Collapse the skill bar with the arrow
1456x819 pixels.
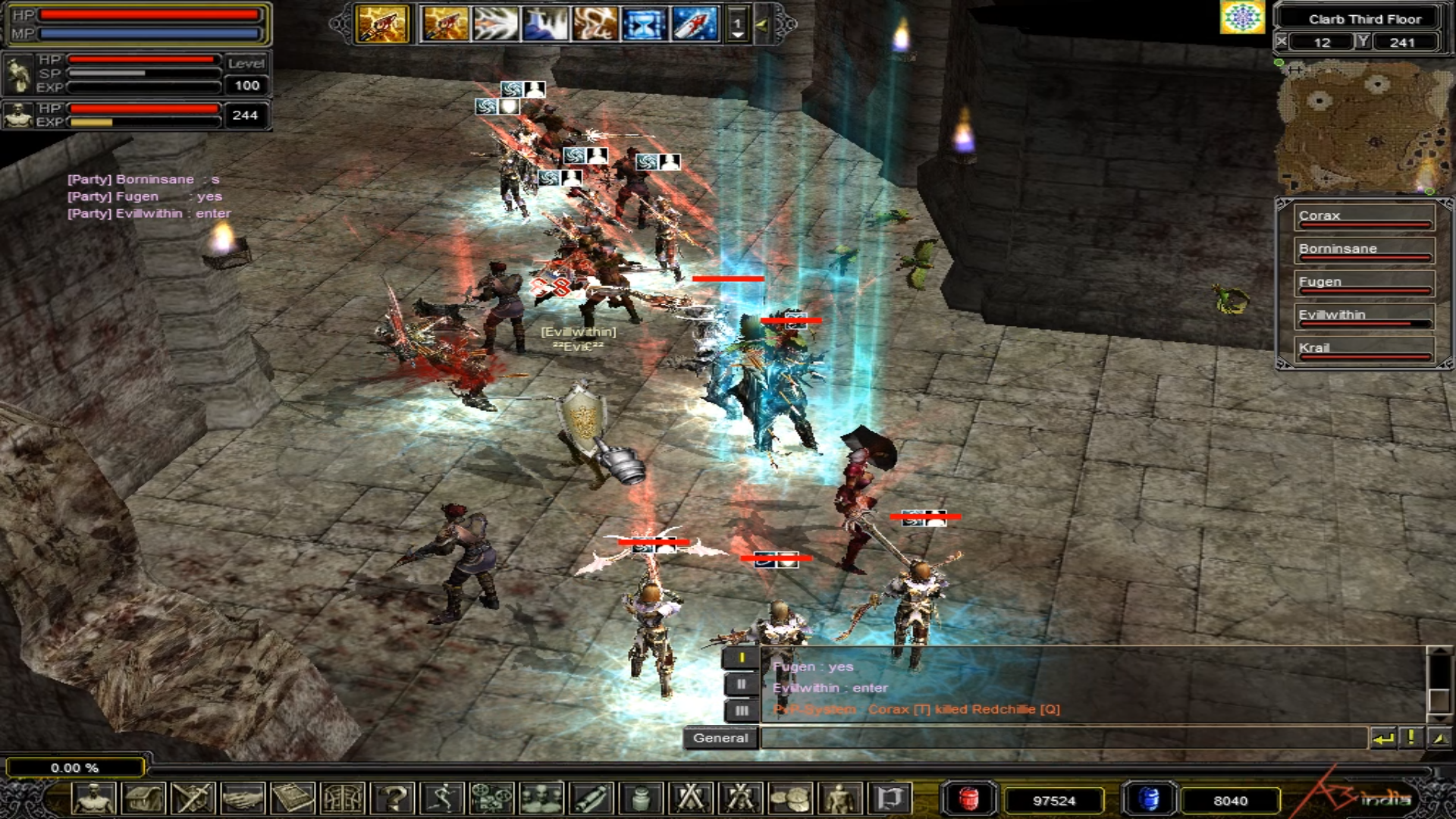pos(761,25)
